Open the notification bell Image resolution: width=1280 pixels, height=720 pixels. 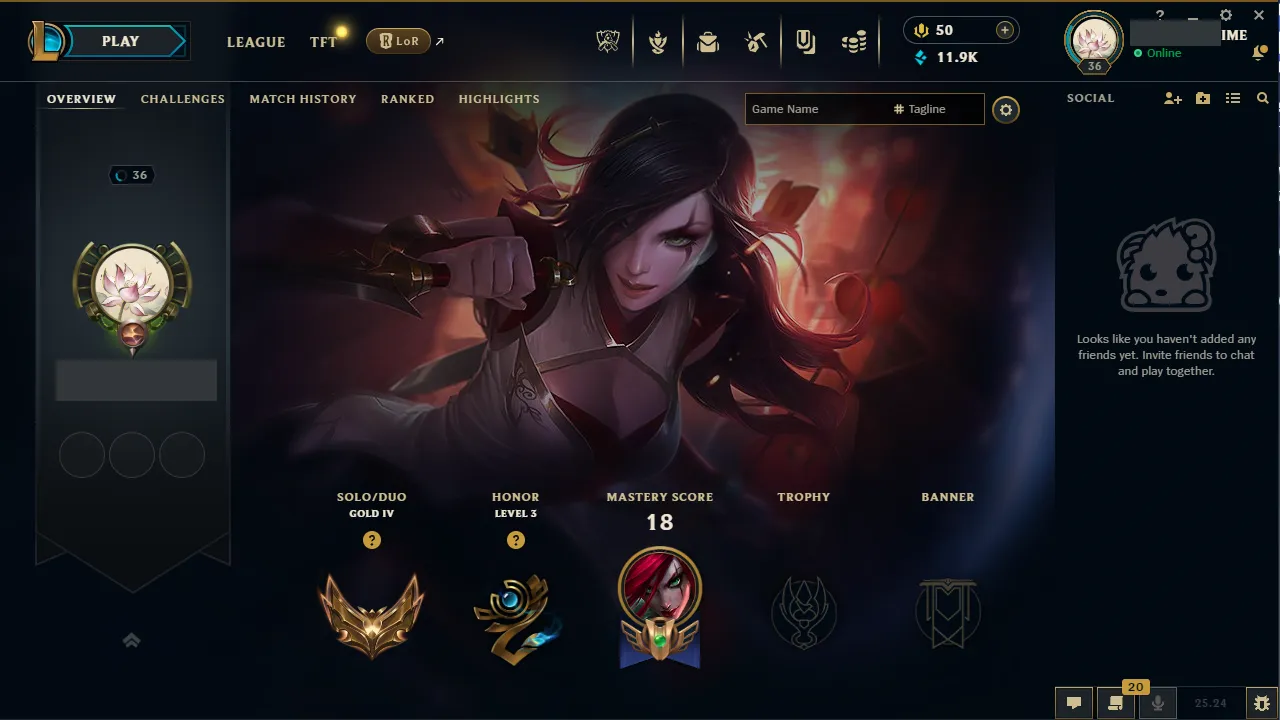pyautogui.click(x=1258, y=52)
